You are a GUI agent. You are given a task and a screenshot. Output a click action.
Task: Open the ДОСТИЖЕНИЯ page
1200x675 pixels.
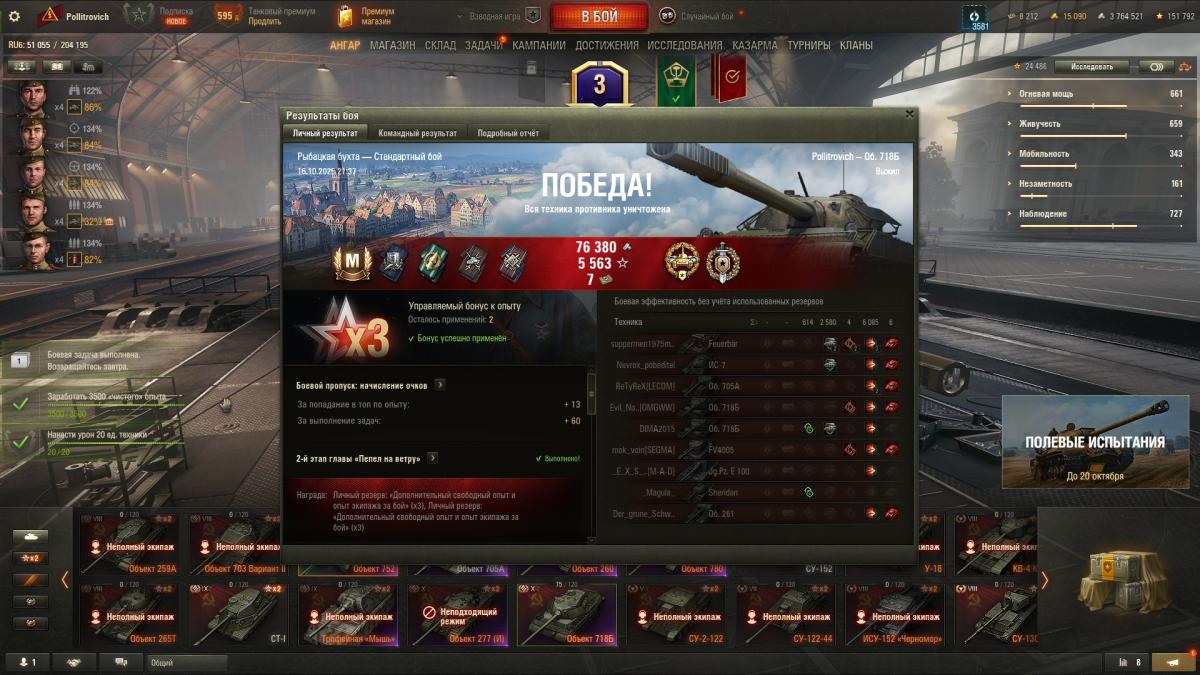[607, 45]
